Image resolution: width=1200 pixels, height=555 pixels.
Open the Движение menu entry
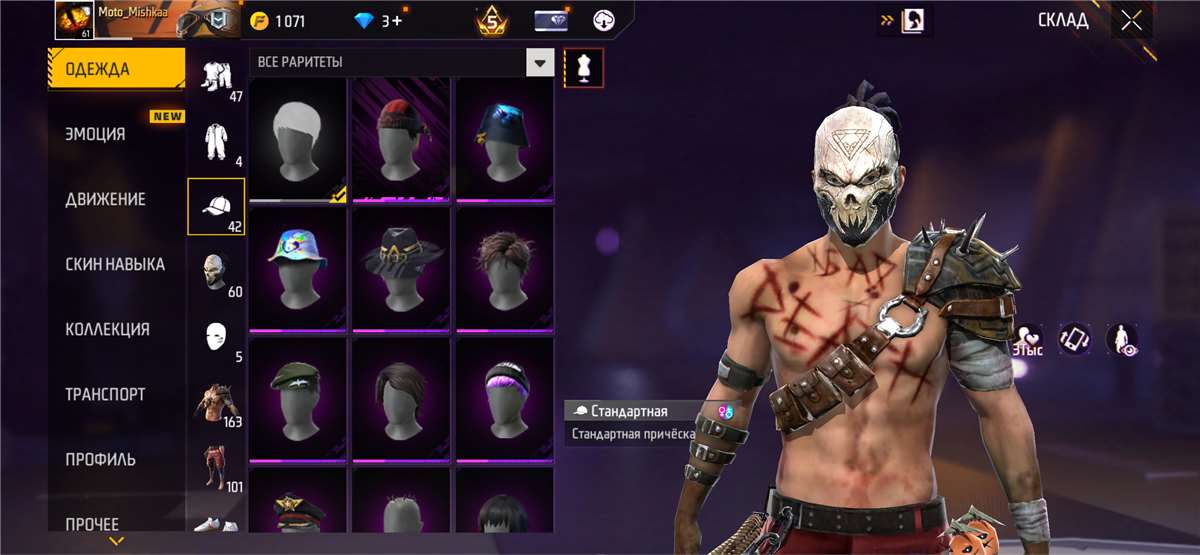click(105, 199)
